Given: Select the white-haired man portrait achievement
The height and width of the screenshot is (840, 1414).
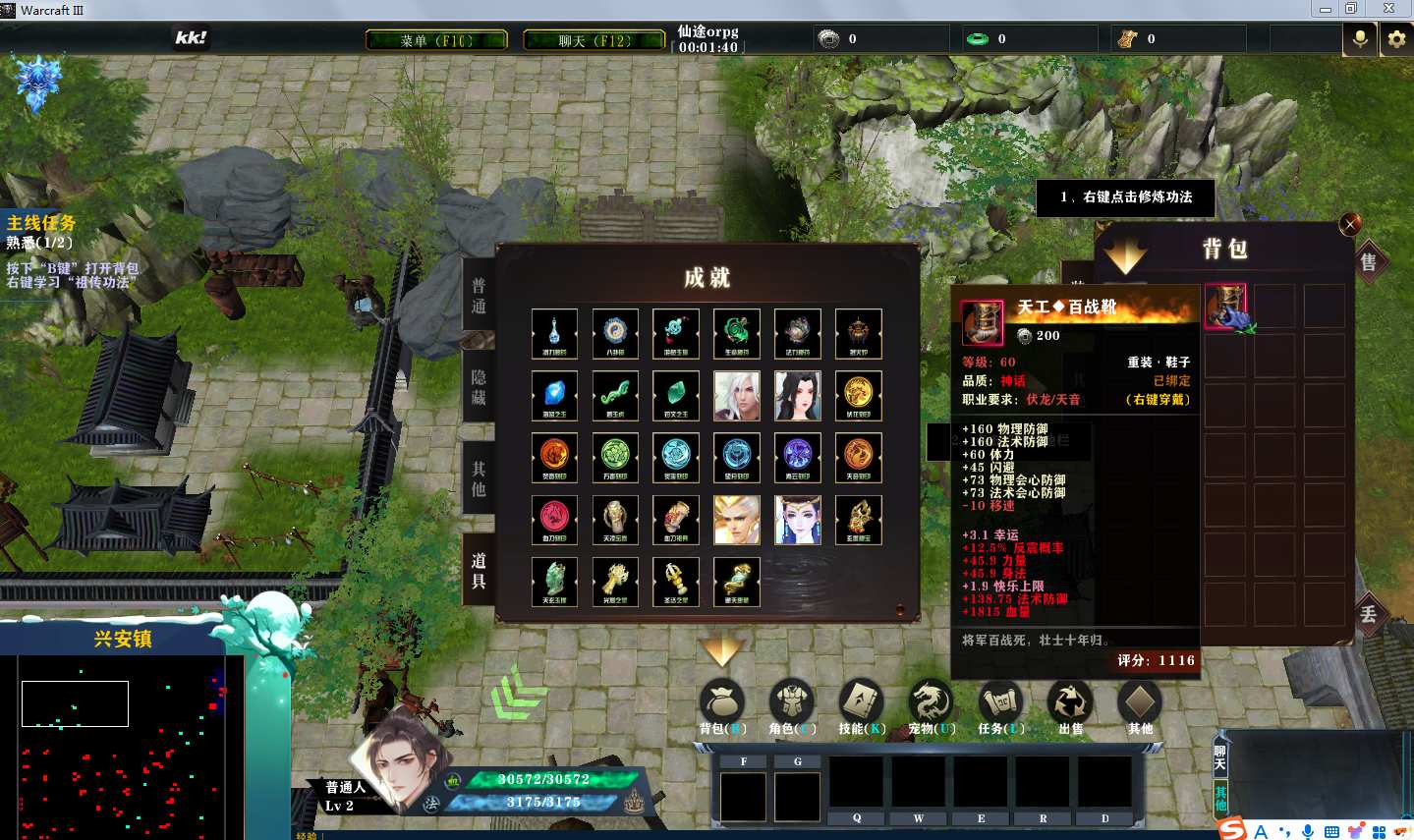Looking at the screenshot, I should coord(737,396).
